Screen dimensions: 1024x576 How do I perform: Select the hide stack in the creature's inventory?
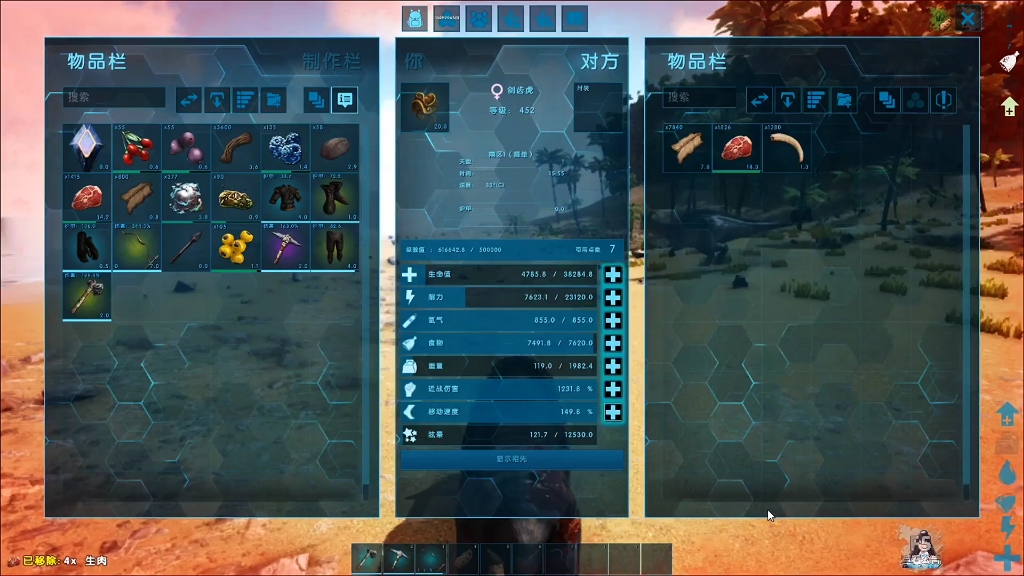tap(686, 149)
